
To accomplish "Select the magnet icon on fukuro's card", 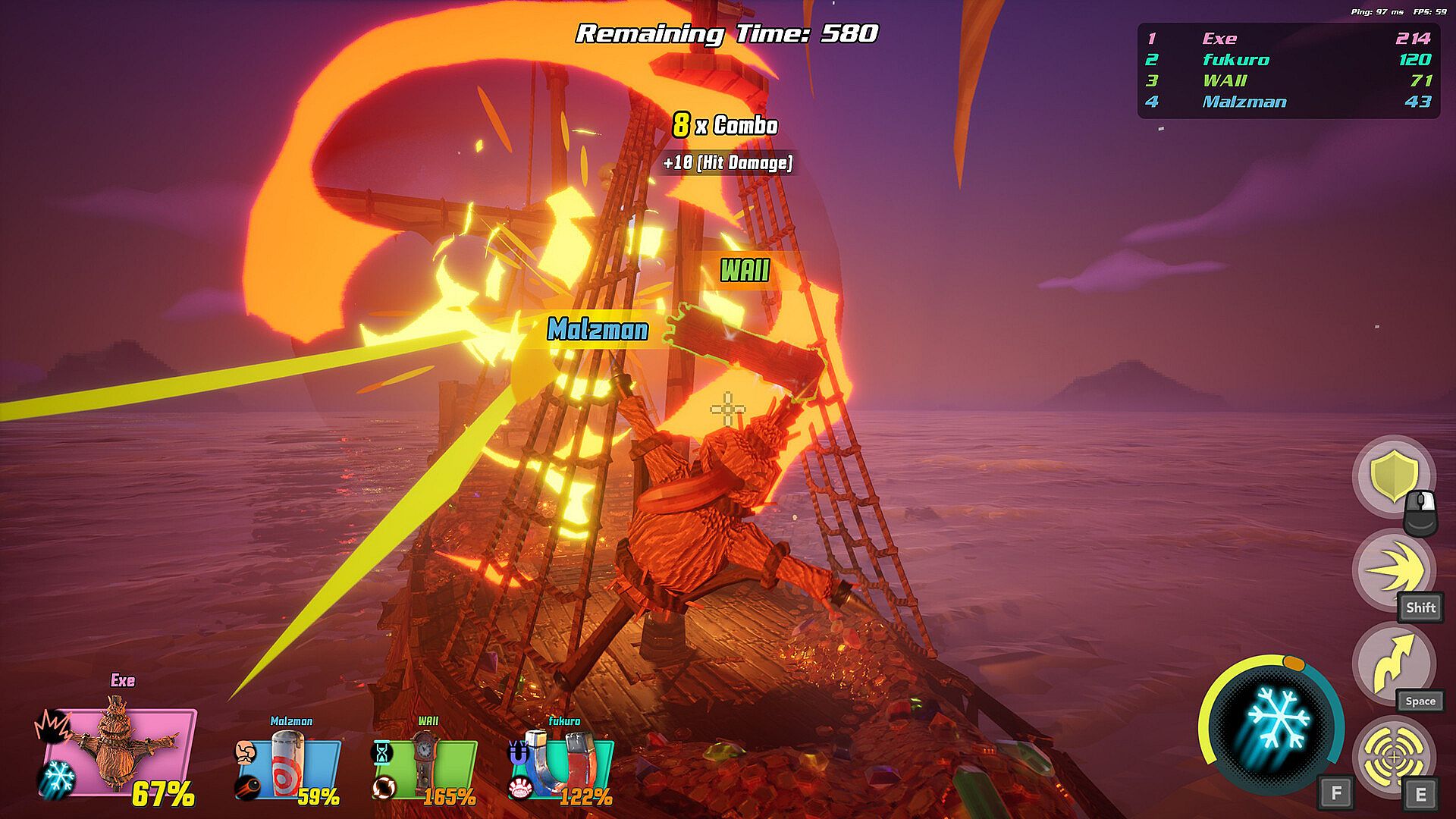I will pos(519,754).
